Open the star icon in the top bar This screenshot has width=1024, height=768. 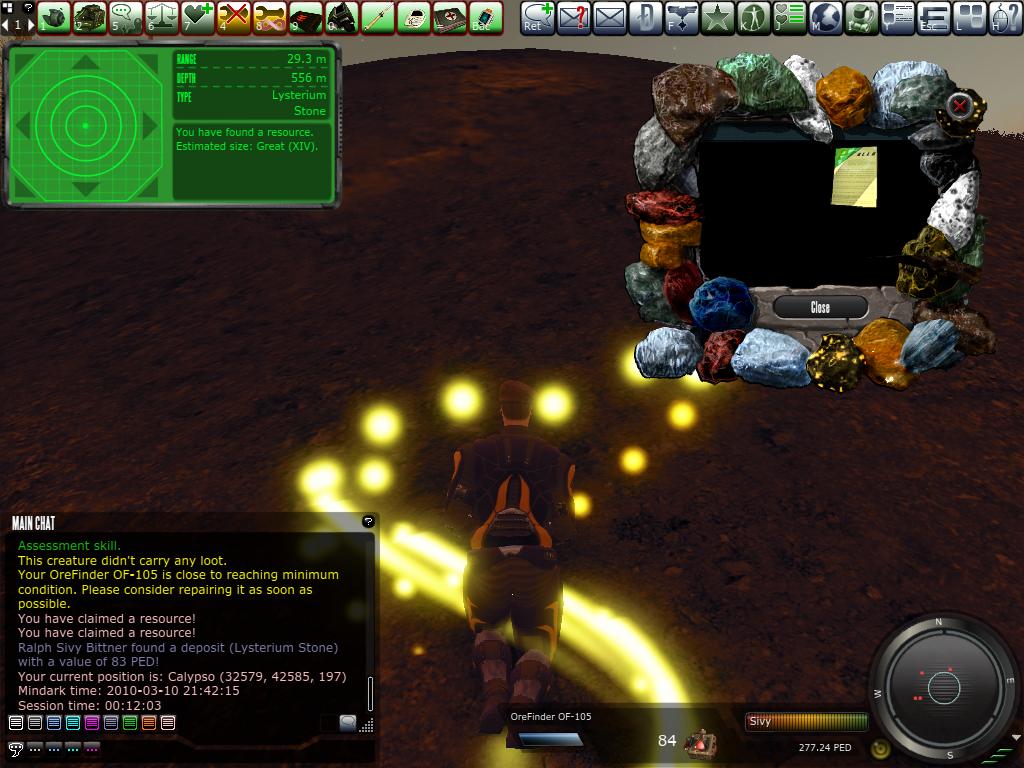(717, 16)
